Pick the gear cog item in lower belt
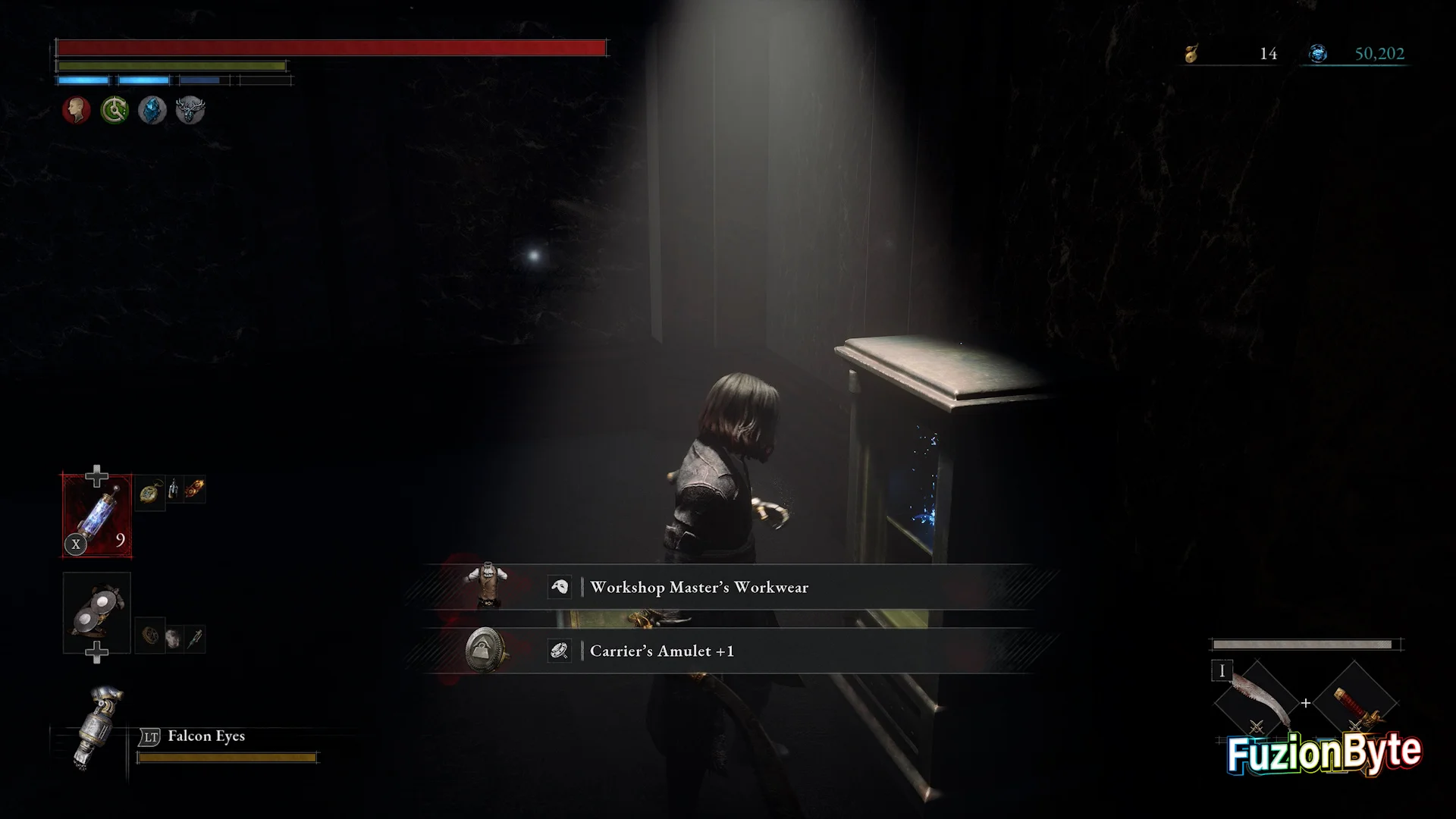1456x819 pixels. click(x=149, y=635)
